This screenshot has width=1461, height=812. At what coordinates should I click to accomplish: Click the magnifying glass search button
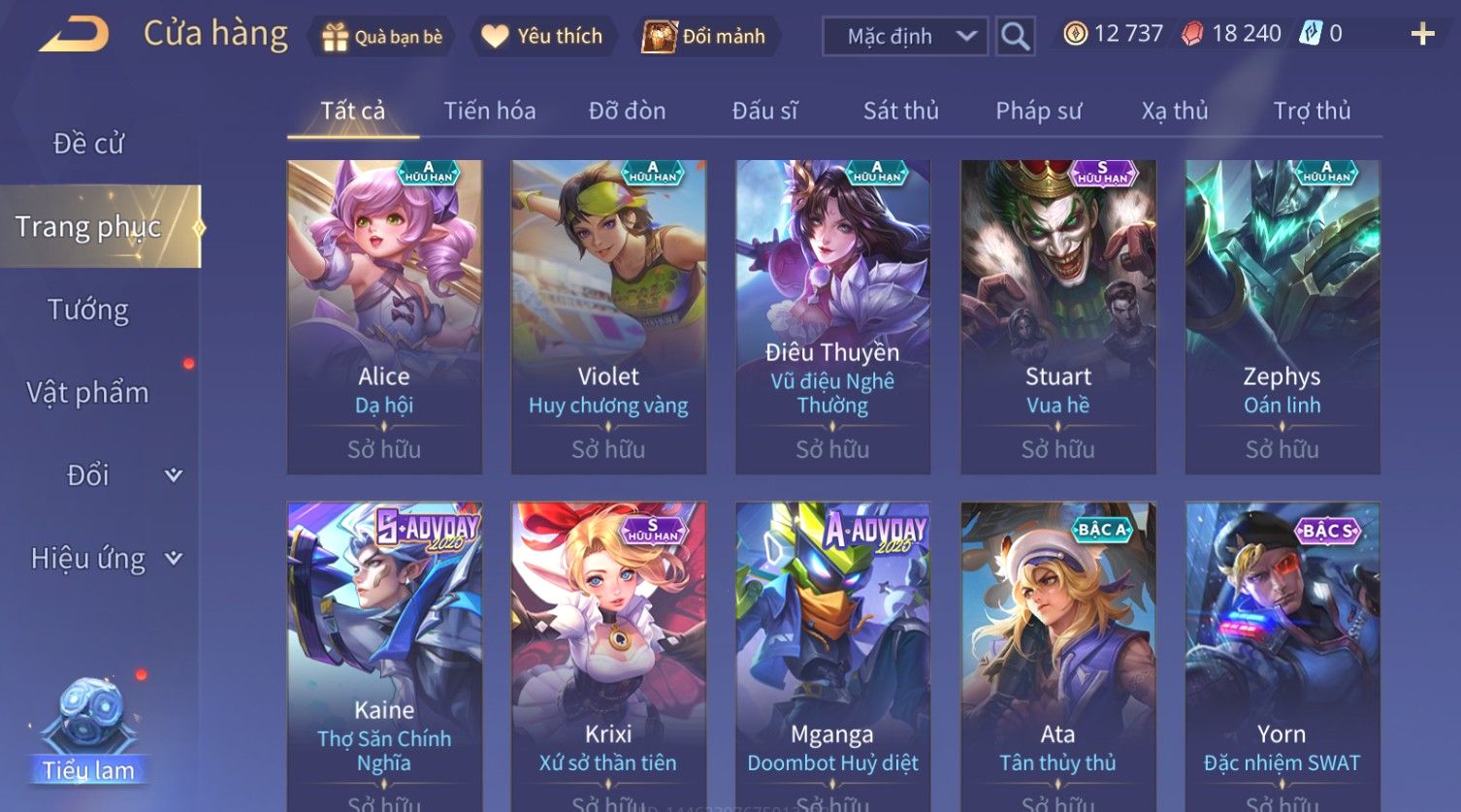coord(1015,37)
